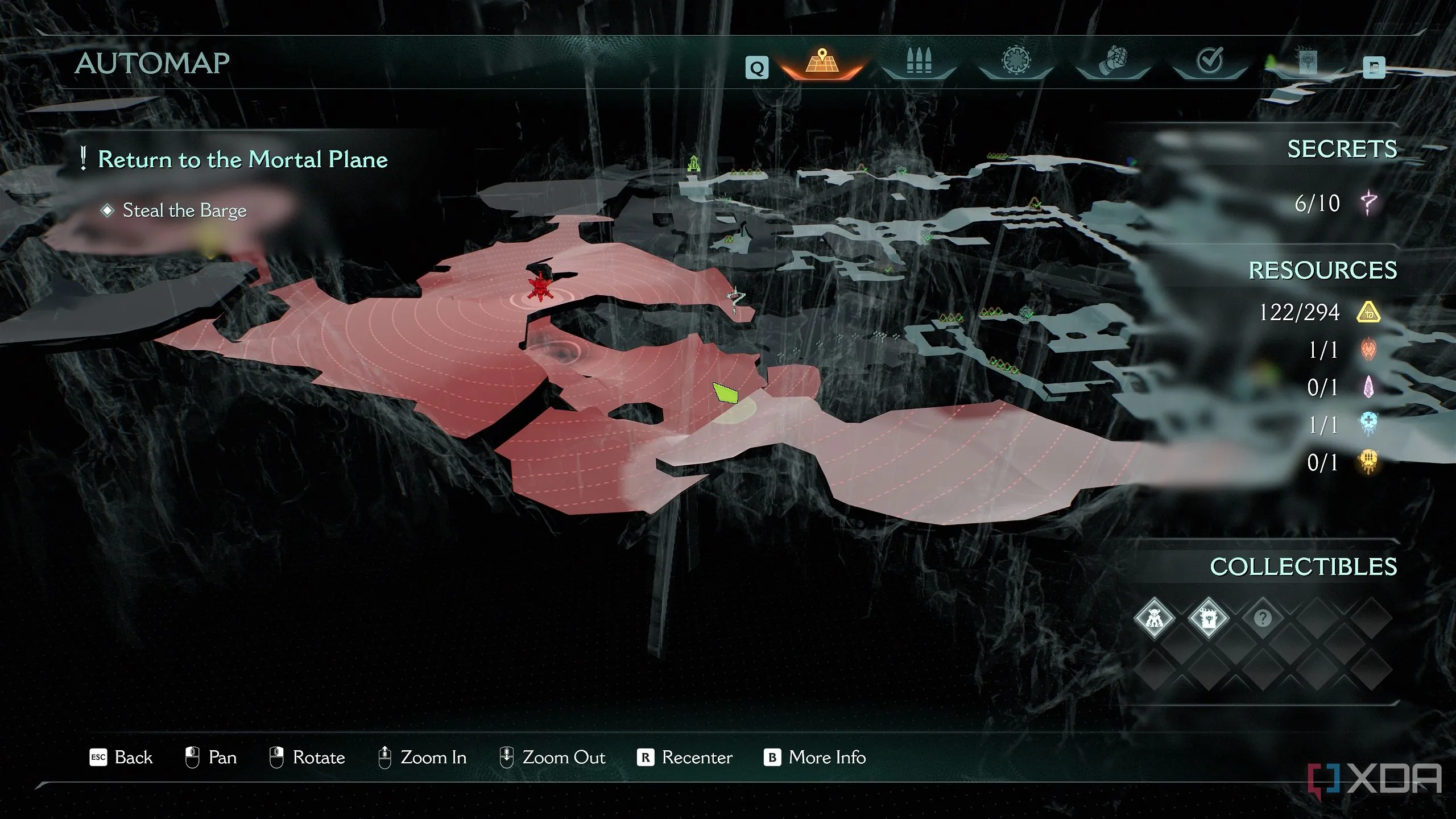This screenshot has width=1456, height=819.
Task: Select the Automap tab with map pin
Action: [x=821, y=63]
